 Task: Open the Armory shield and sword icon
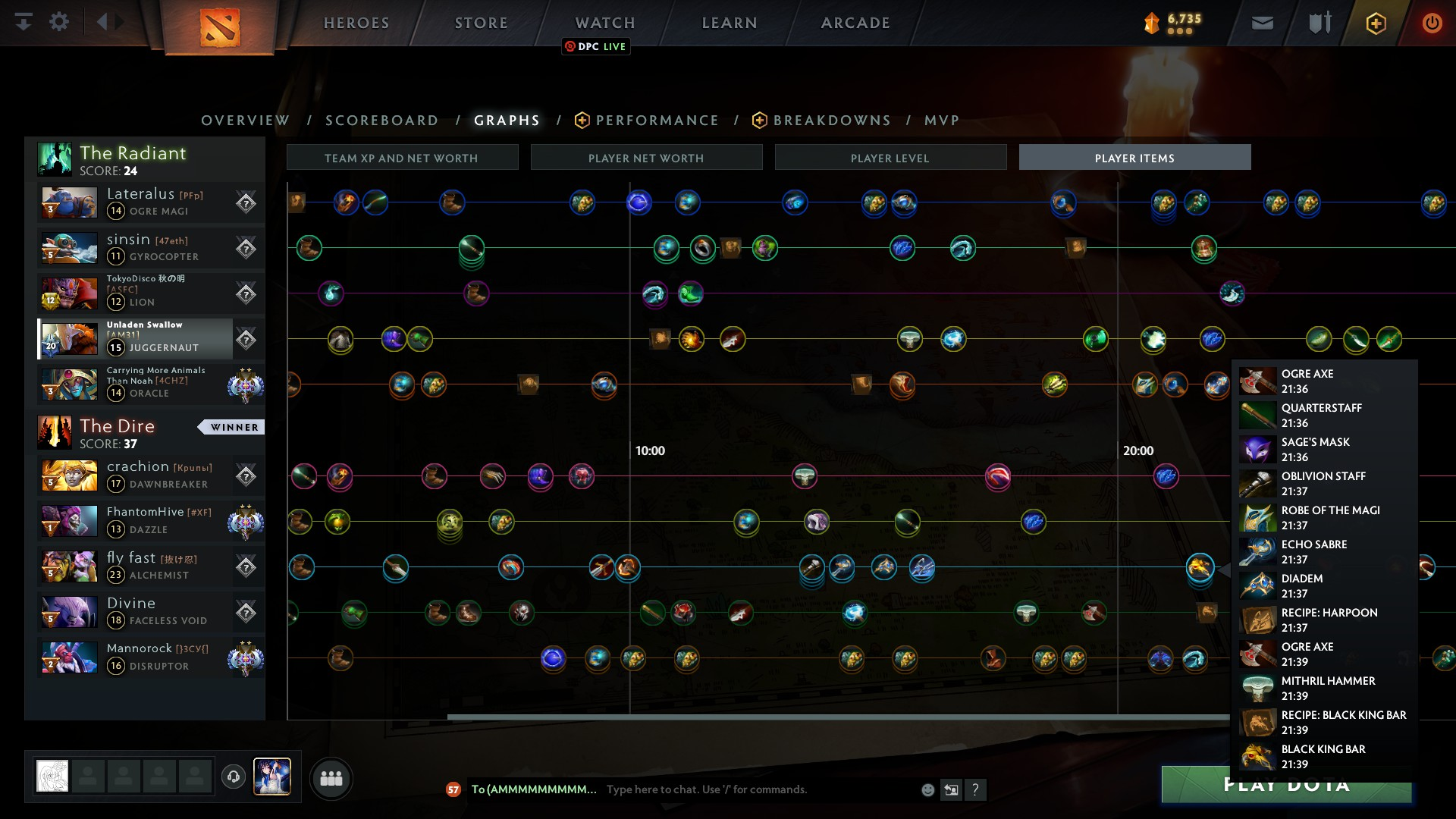[x=1319, y=22]
